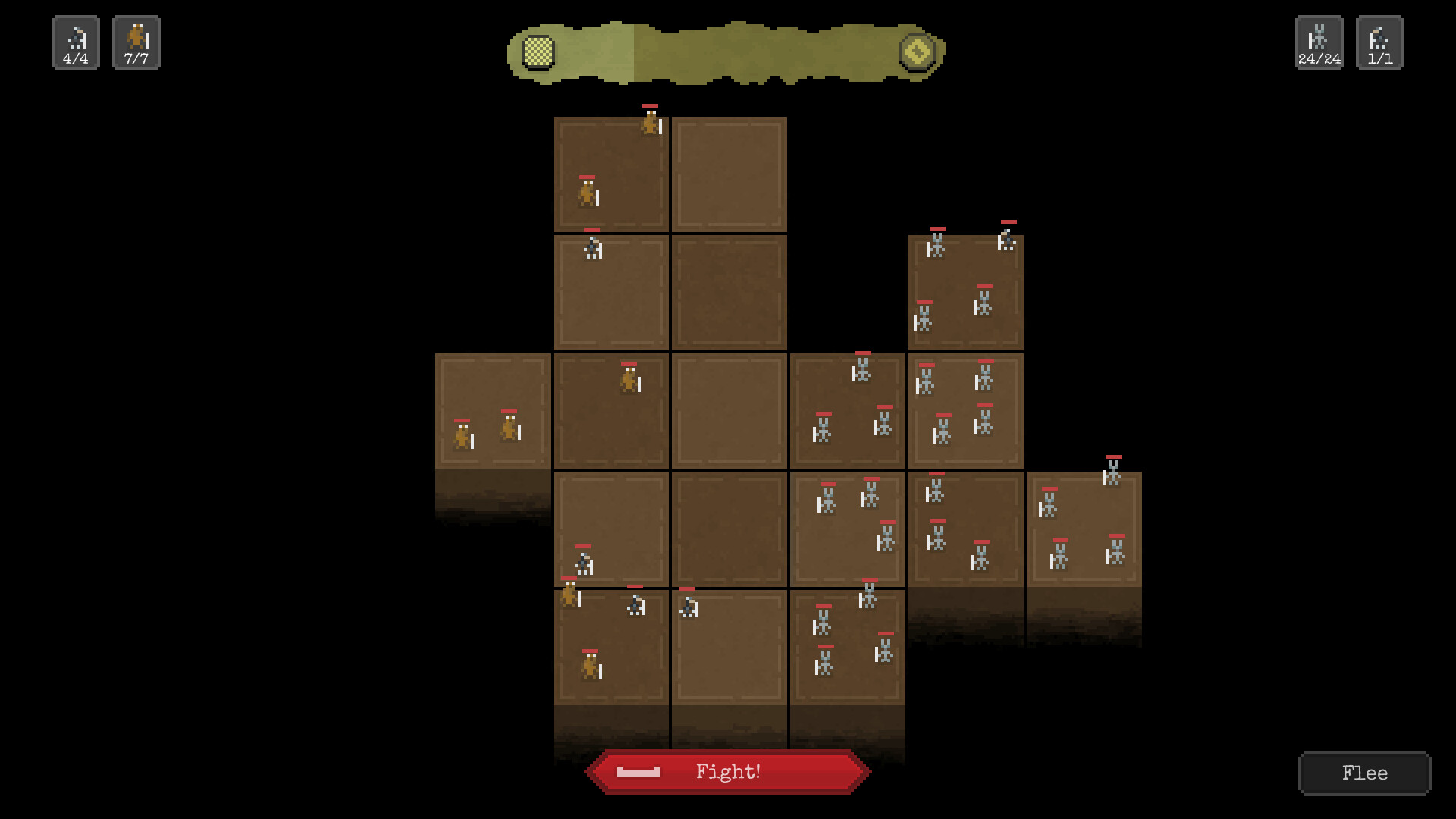Click the 1/1 enemy rat counter
The image size is (1456, 819).
1380,42
